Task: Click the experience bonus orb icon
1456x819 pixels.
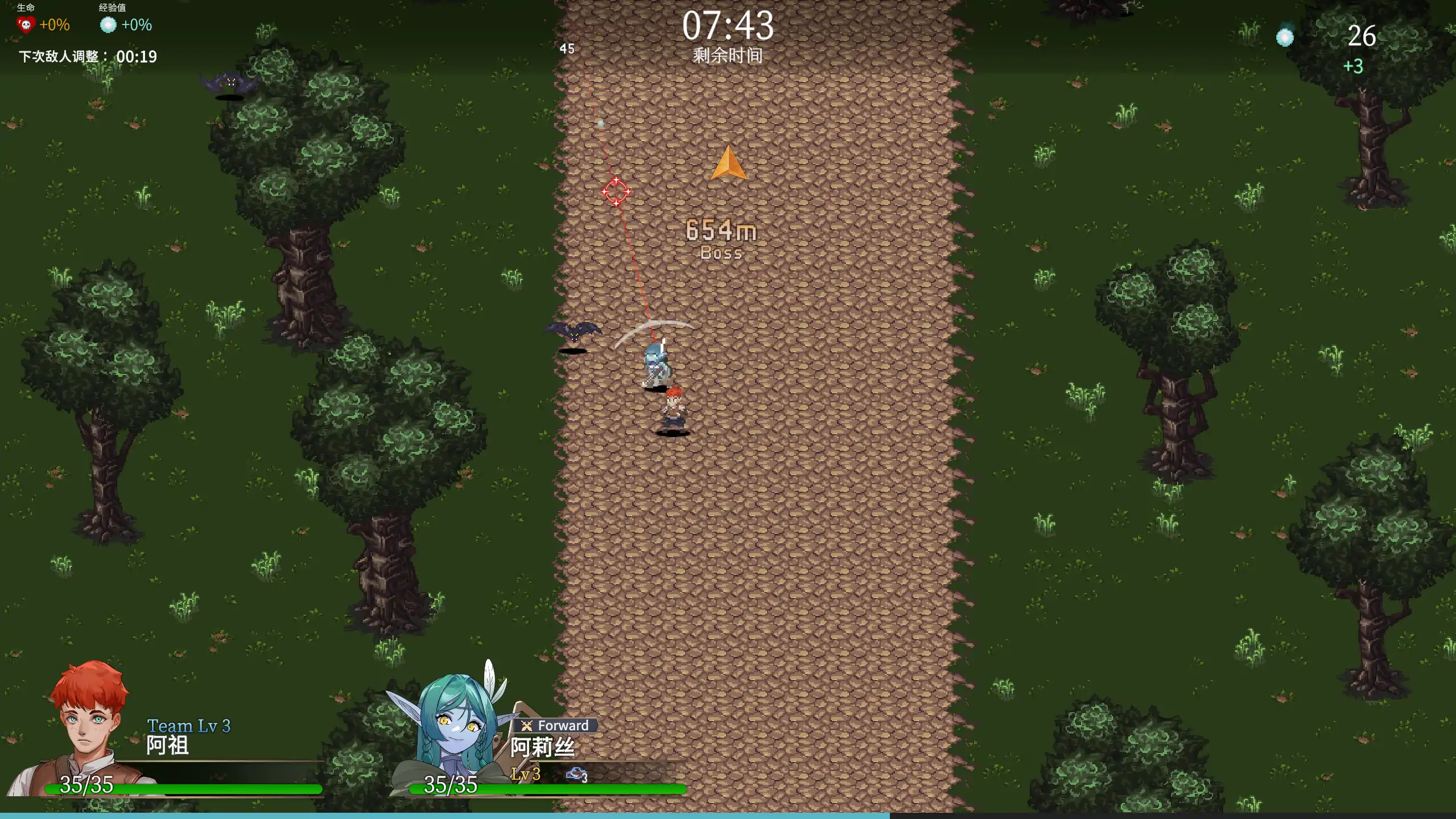Action: [x=108, y=24]
